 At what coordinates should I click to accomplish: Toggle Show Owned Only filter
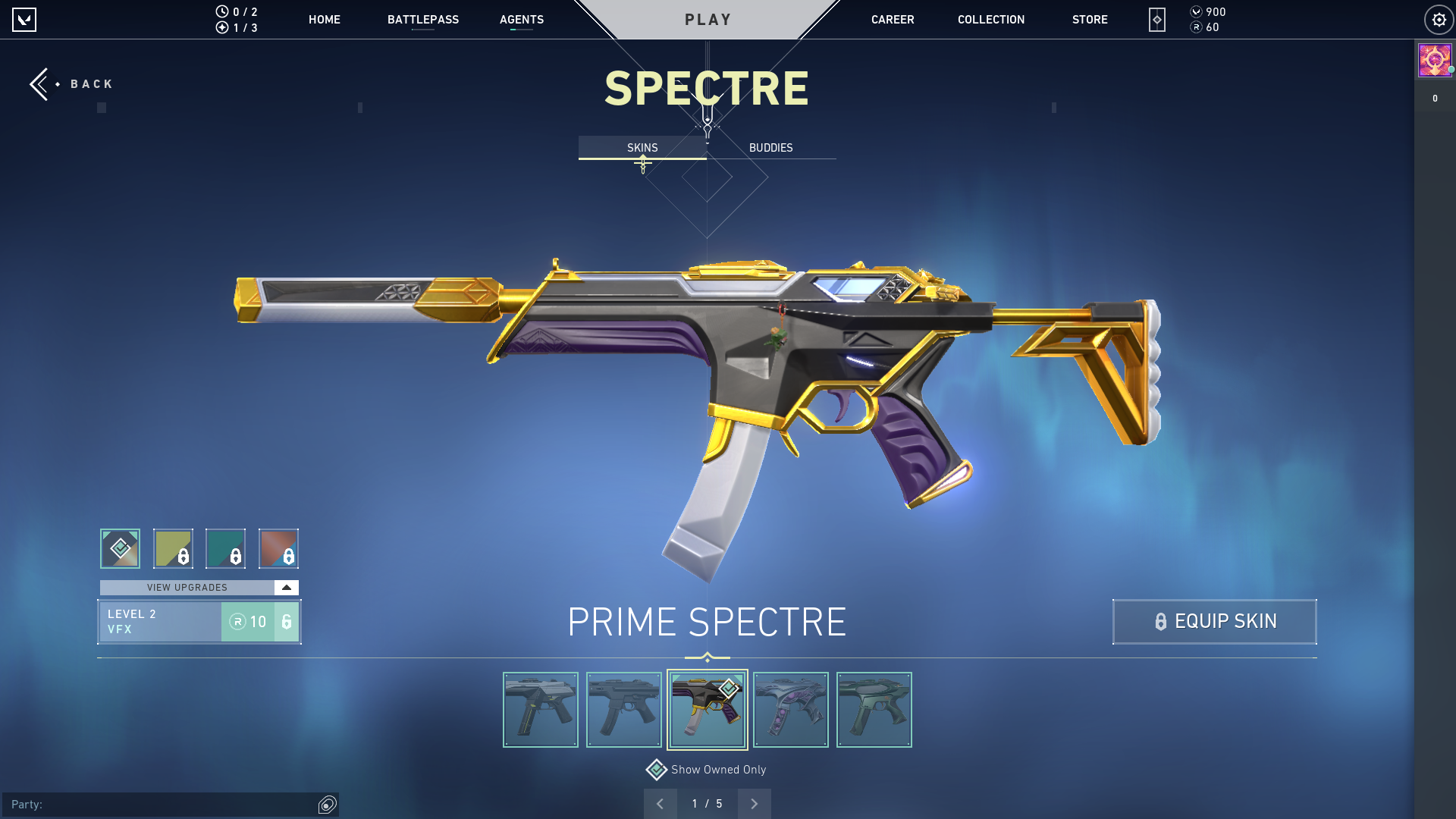[657, 770]
